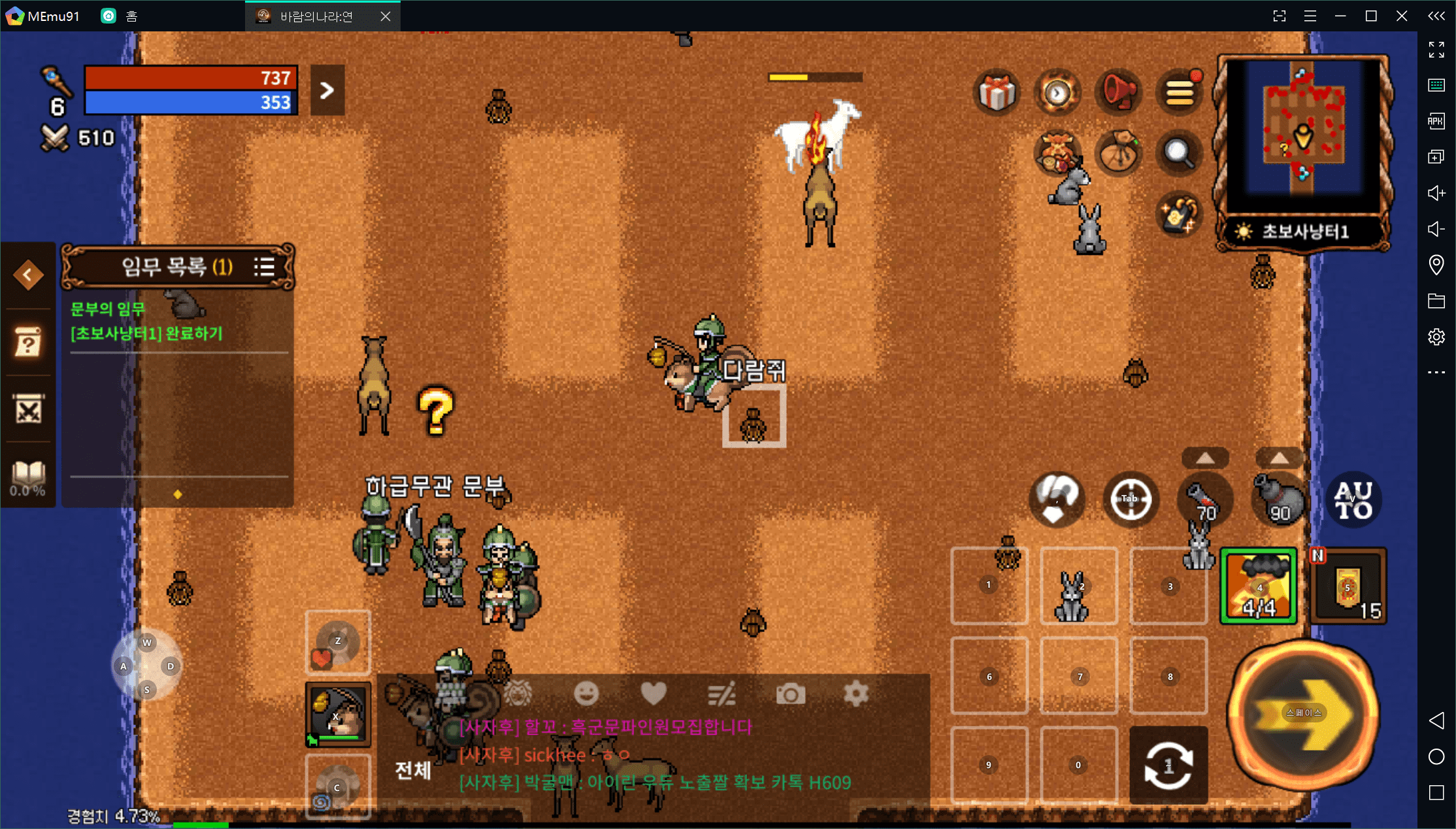Open the gift box rewards icon
Image resolution: width=1456 pixels, height=829 pixels.
tap(997, 93)
